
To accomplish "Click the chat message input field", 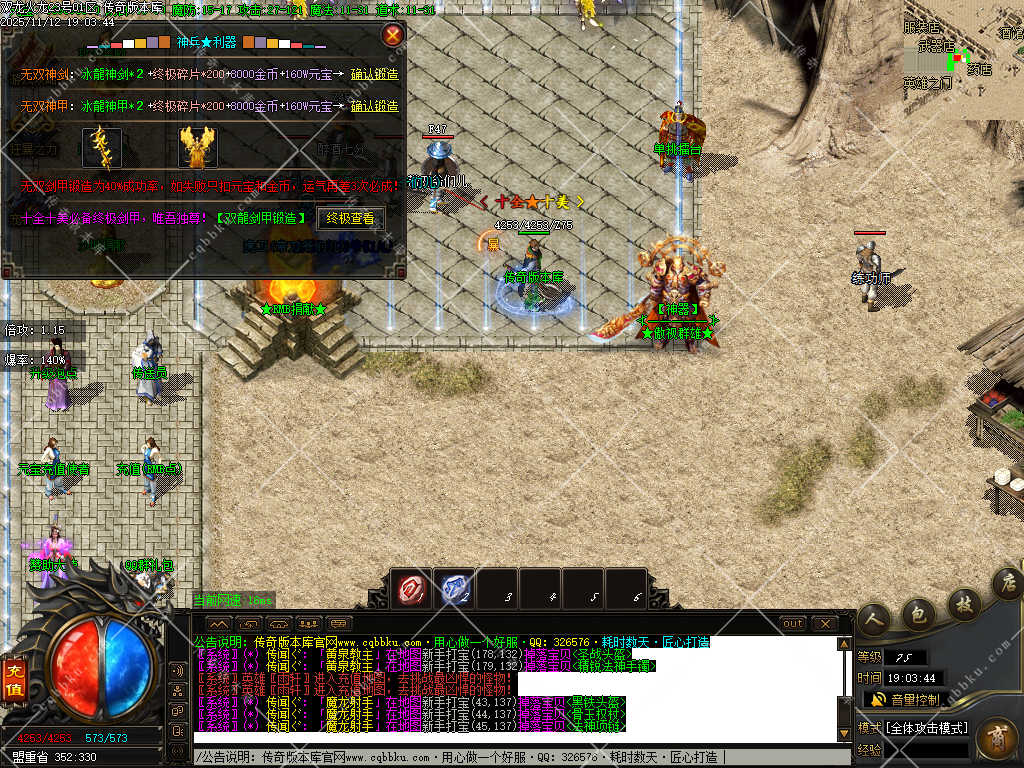I will click(x=520, y=757).
